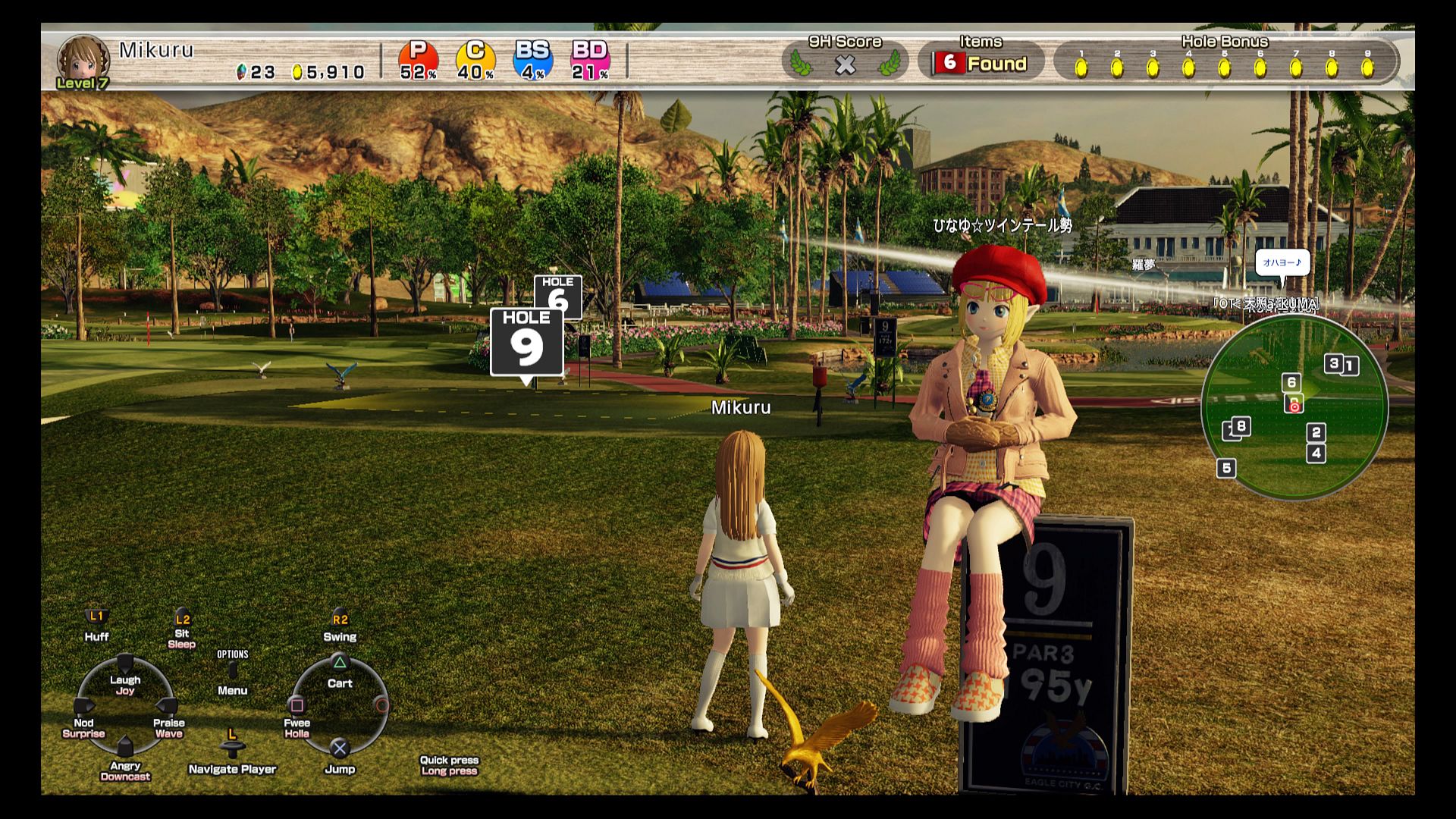
Task: Click the オハヨー♪ chat speech bubble
Action: [1282, 263]
